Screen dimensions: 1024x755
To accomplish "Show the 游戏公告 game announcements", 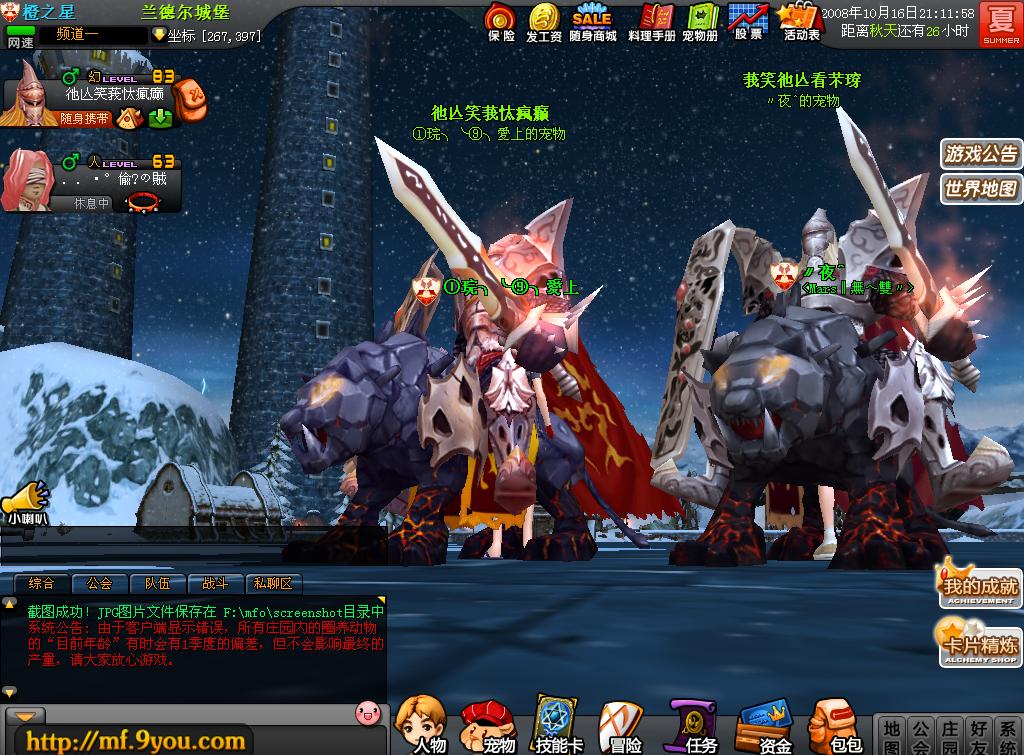I will point(982,154).
